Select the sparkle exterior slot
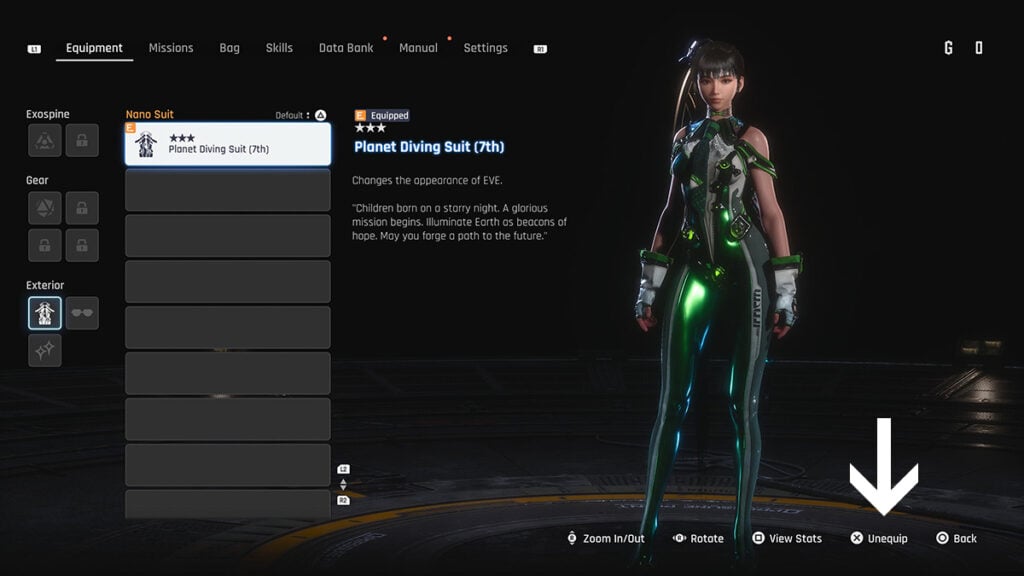Screen dimensions: 1024x576 pos(45,350)
